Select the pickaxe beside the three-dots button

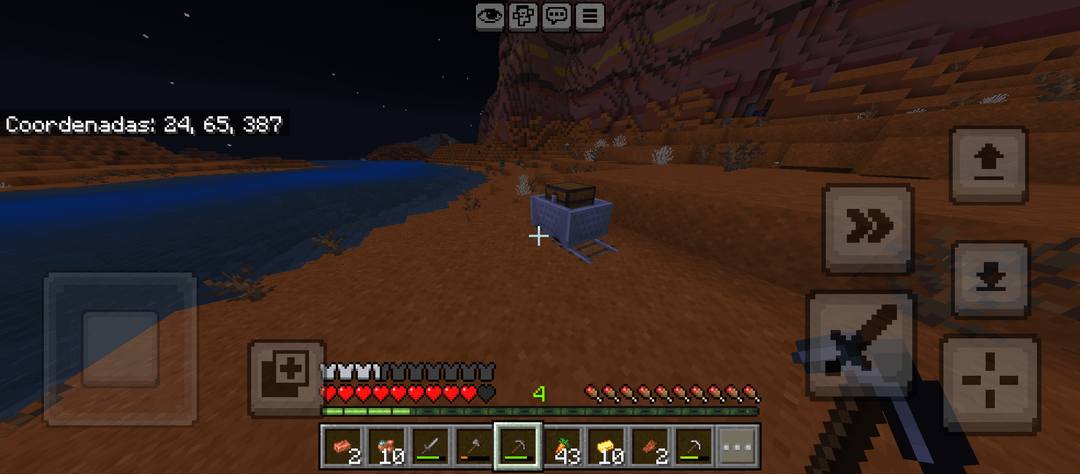point(694,445)
